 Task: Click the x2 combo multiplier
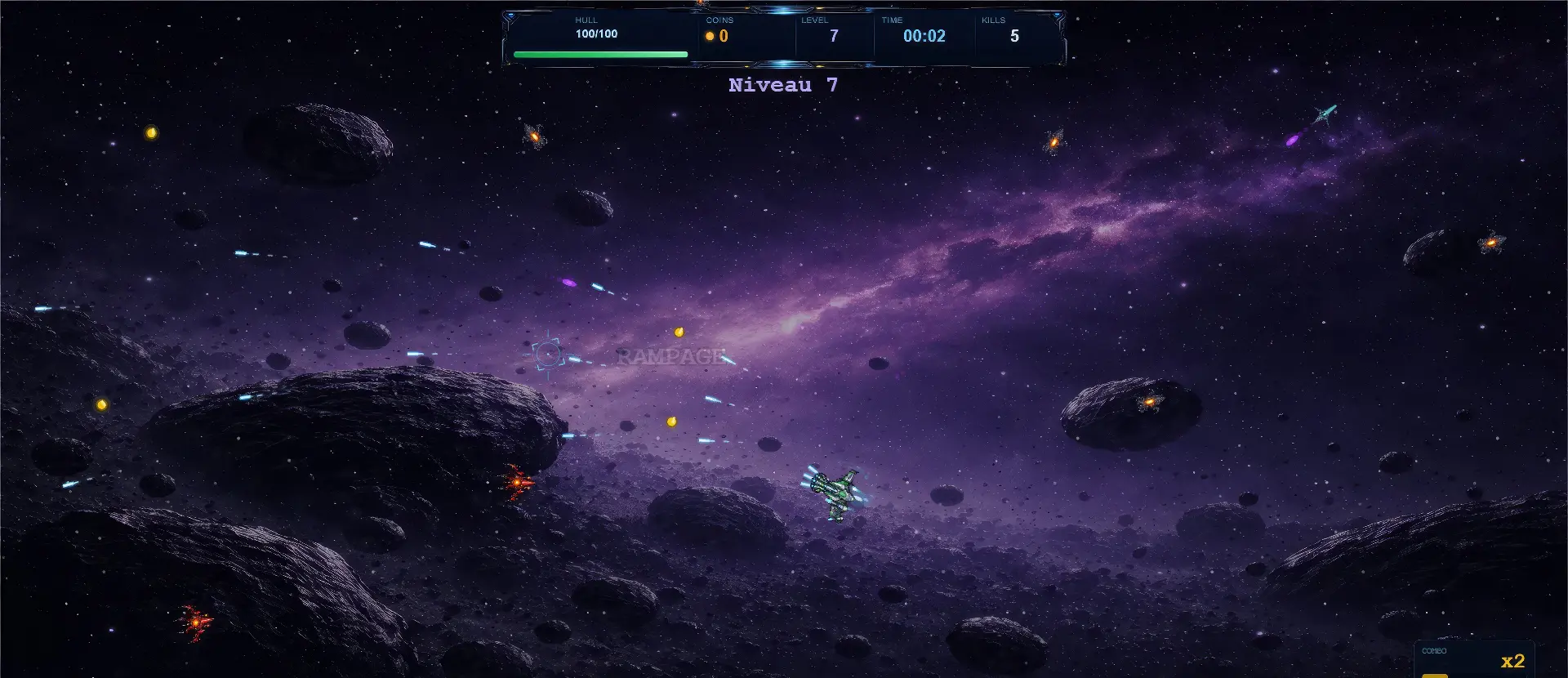click(x=1515, y=660)
